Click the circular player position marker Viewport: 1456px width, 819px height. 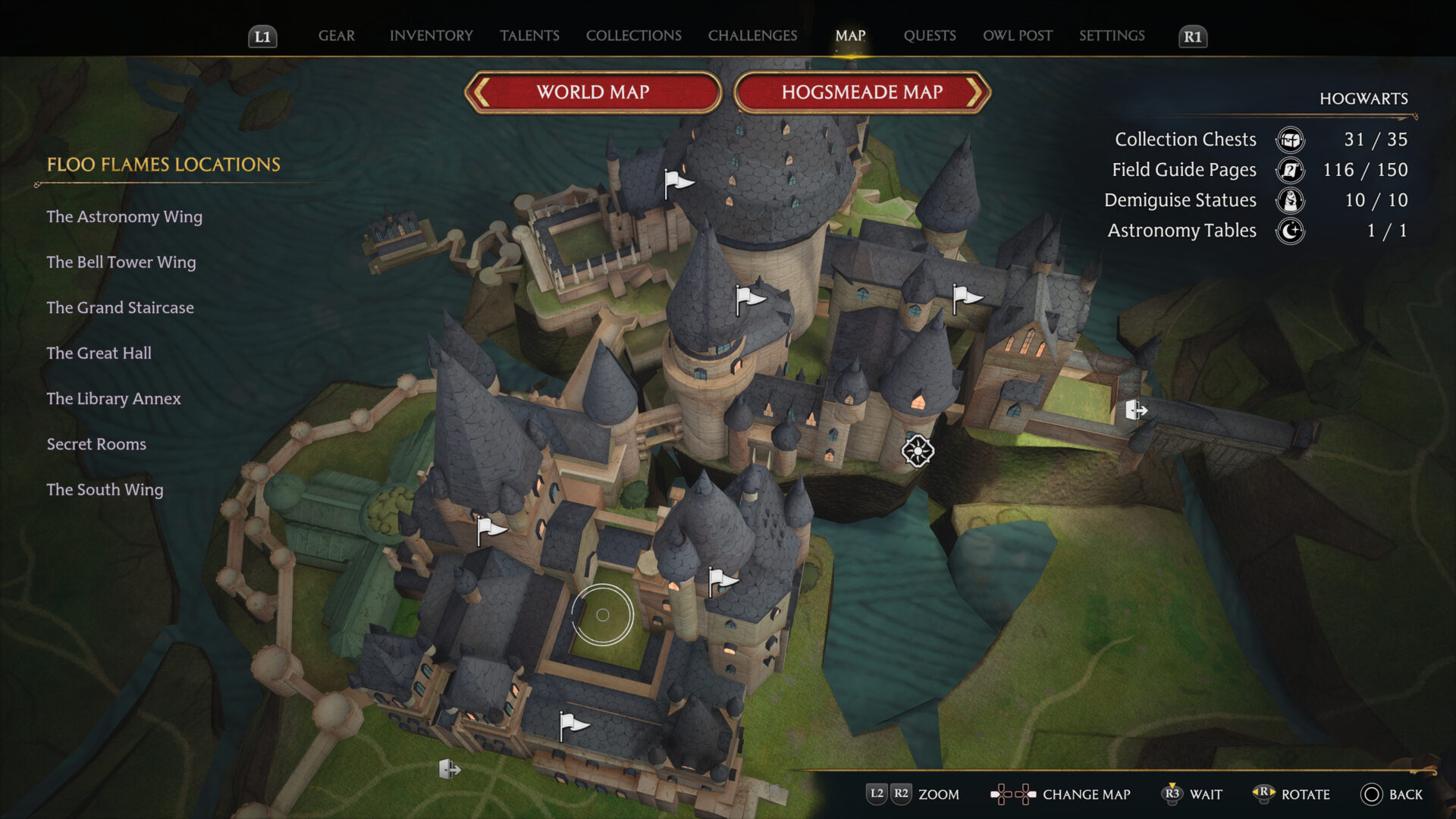click(x=603, y=616)
